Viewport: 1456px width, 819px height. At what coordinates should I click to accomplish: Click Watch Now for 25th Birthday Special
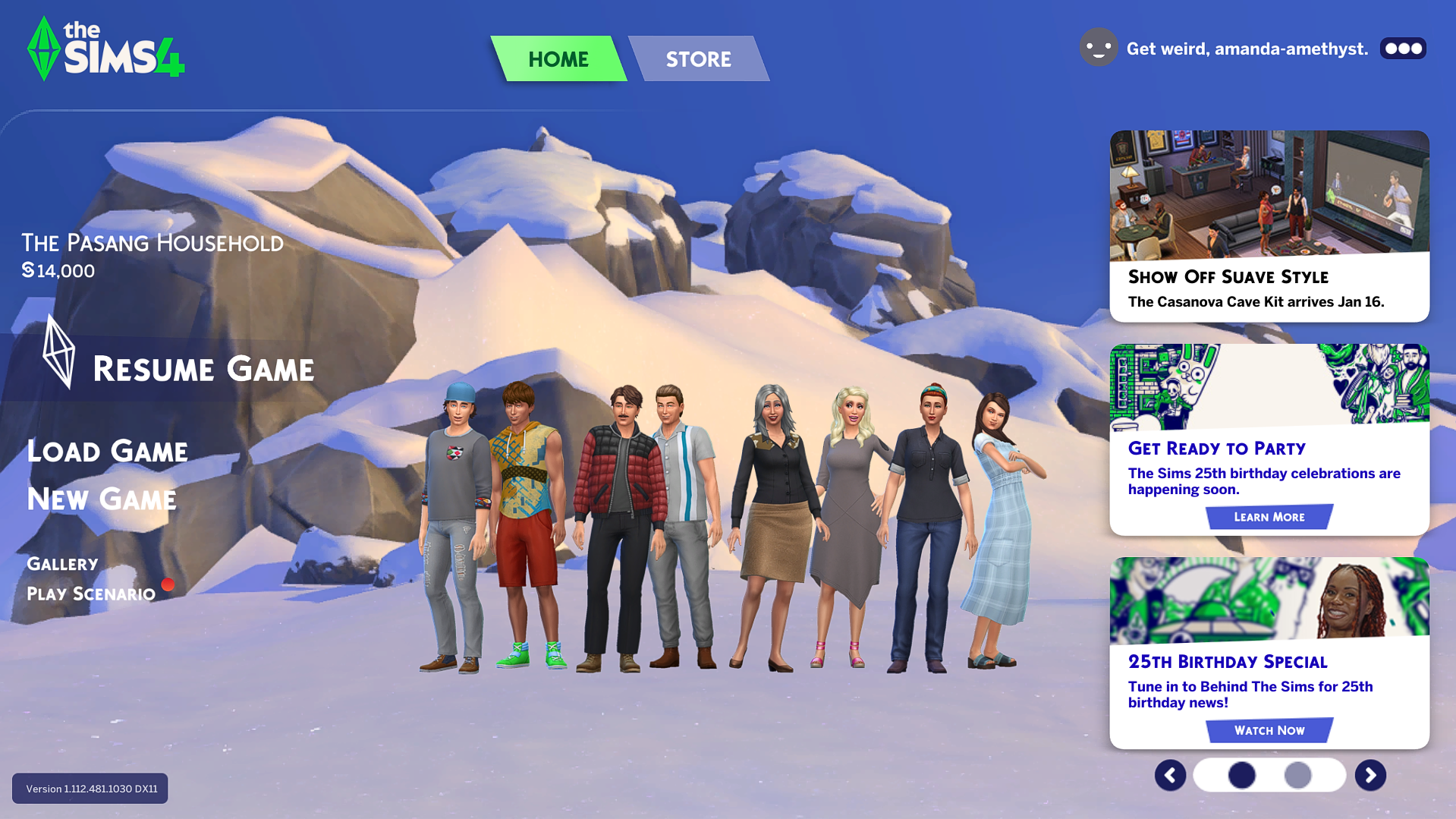[1269, 730]
